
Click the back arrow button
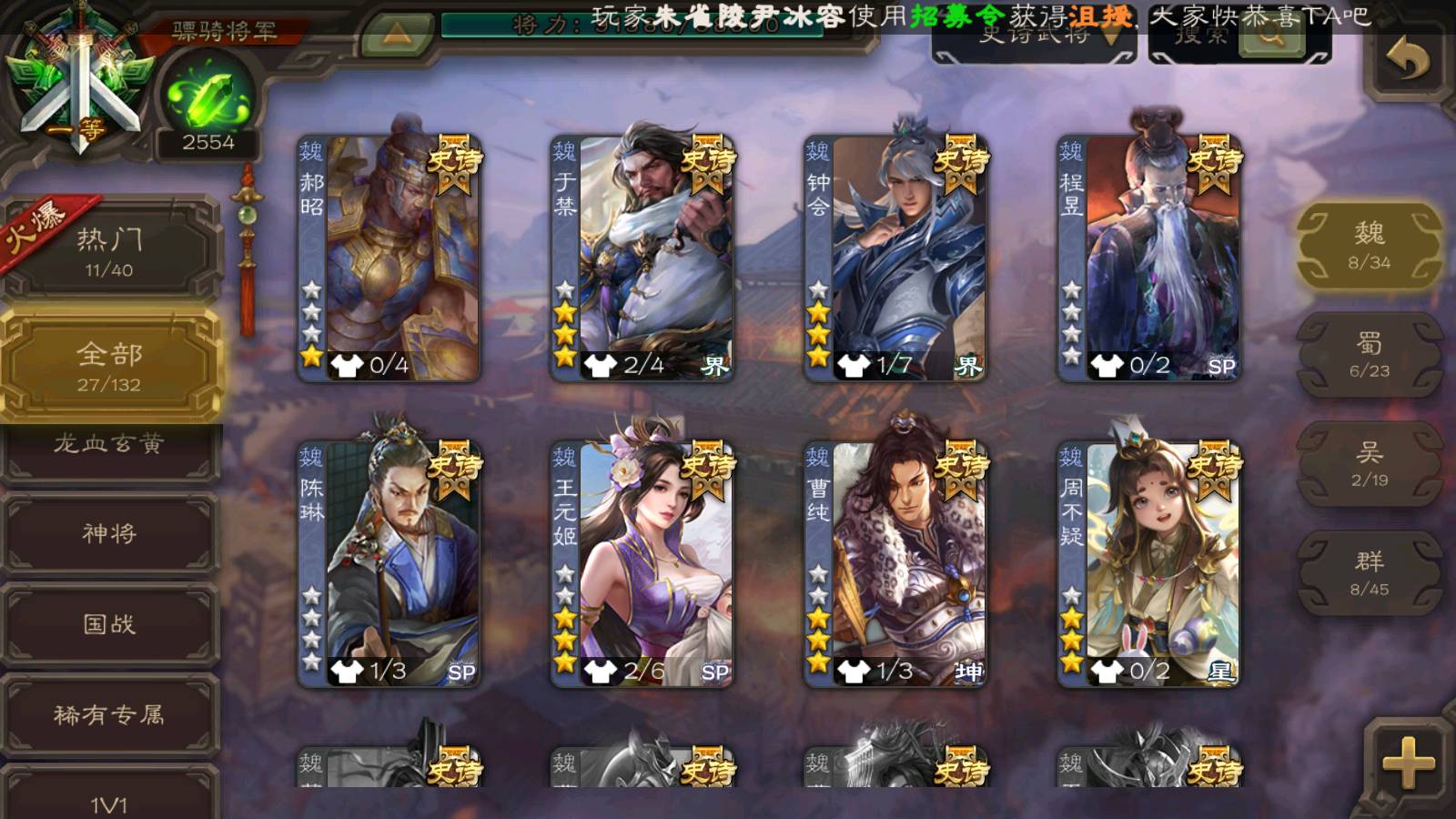coord(1408,61)
